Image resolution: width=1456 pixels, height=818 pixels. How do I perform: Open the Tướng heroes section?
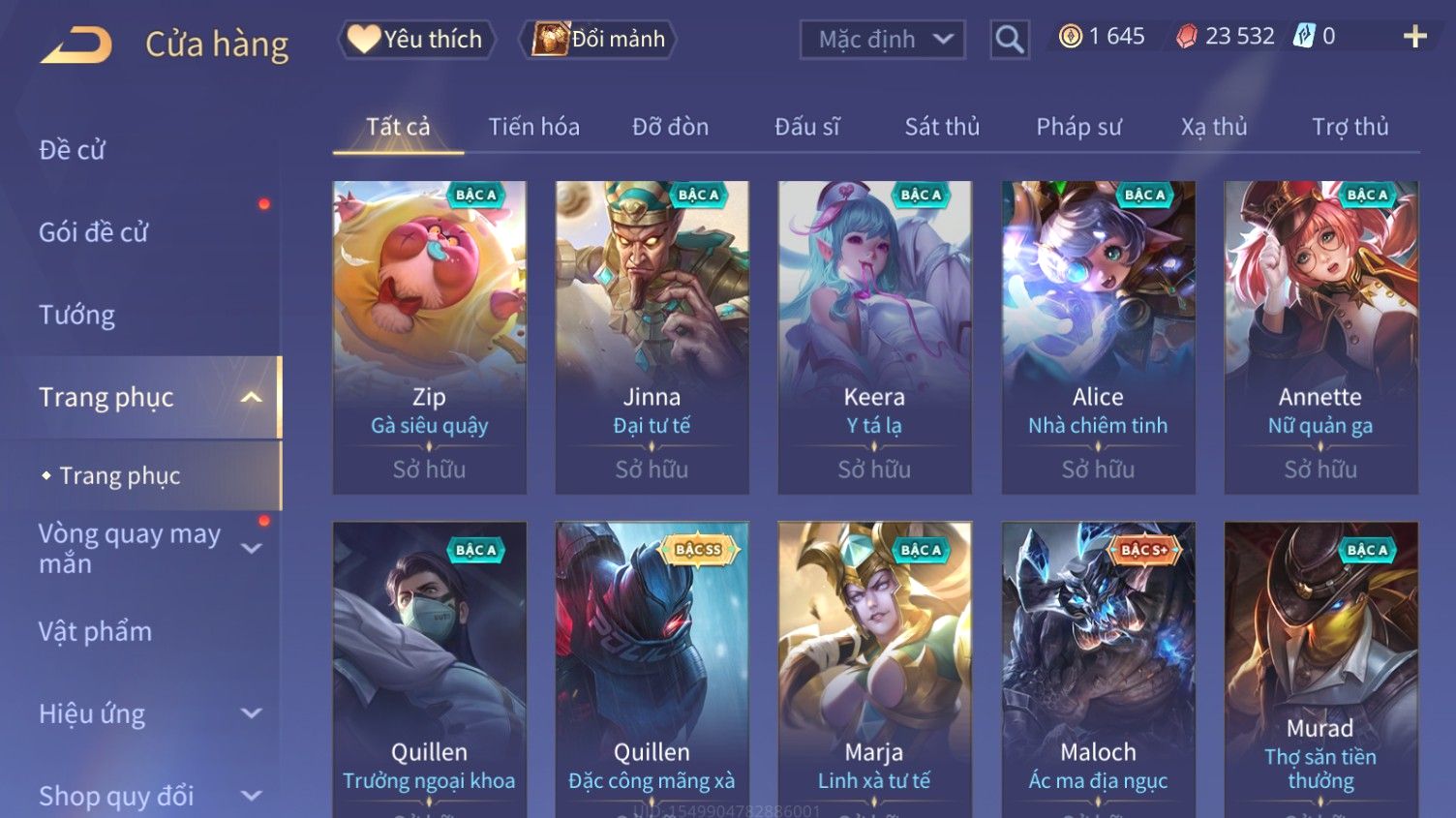(x=77, y=315)
